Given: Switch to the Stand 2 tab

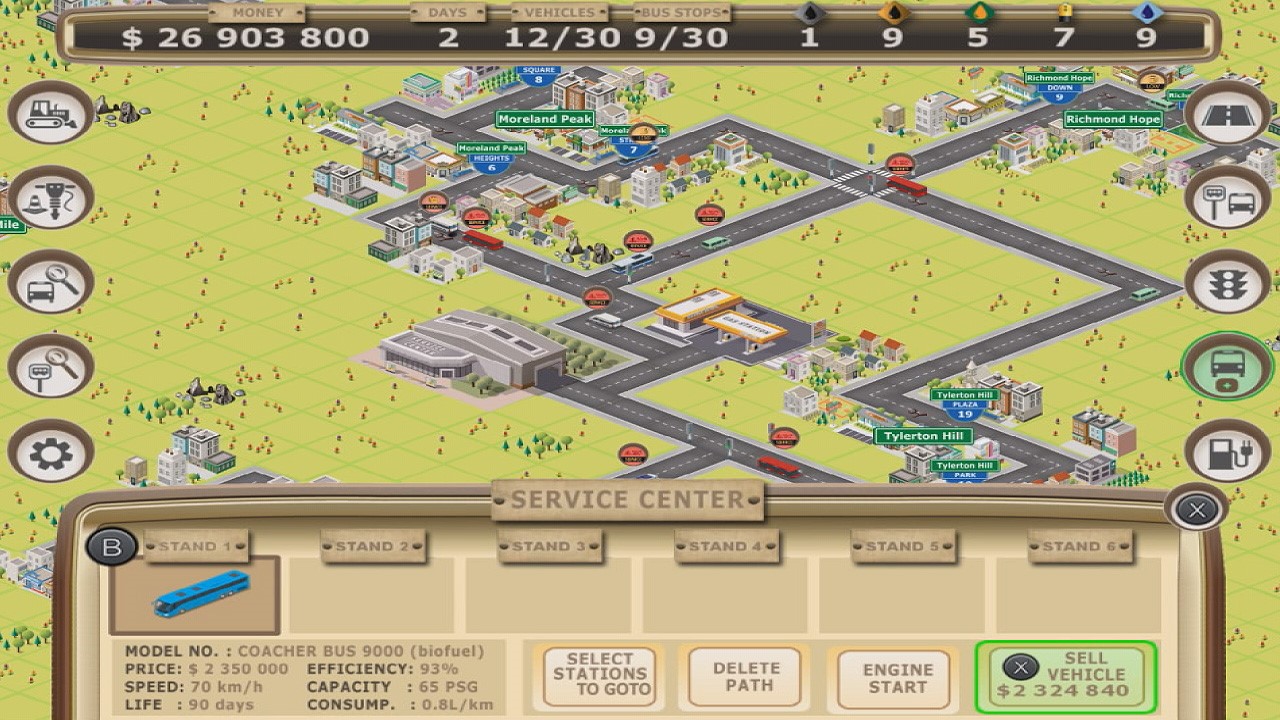Looking at the screenshot, I should (373, 546).
